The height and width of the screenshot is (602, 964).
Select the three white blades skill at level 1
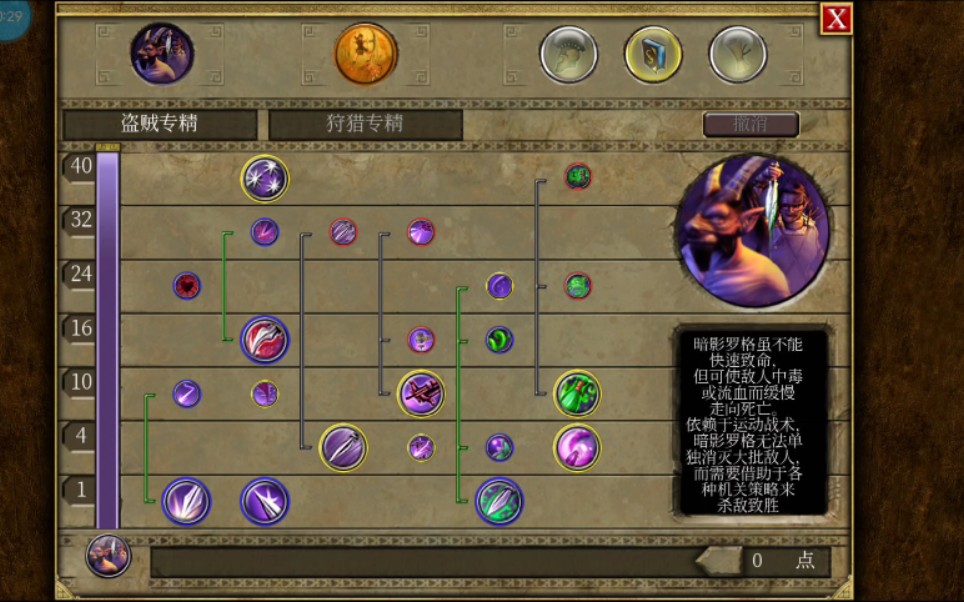187,501
